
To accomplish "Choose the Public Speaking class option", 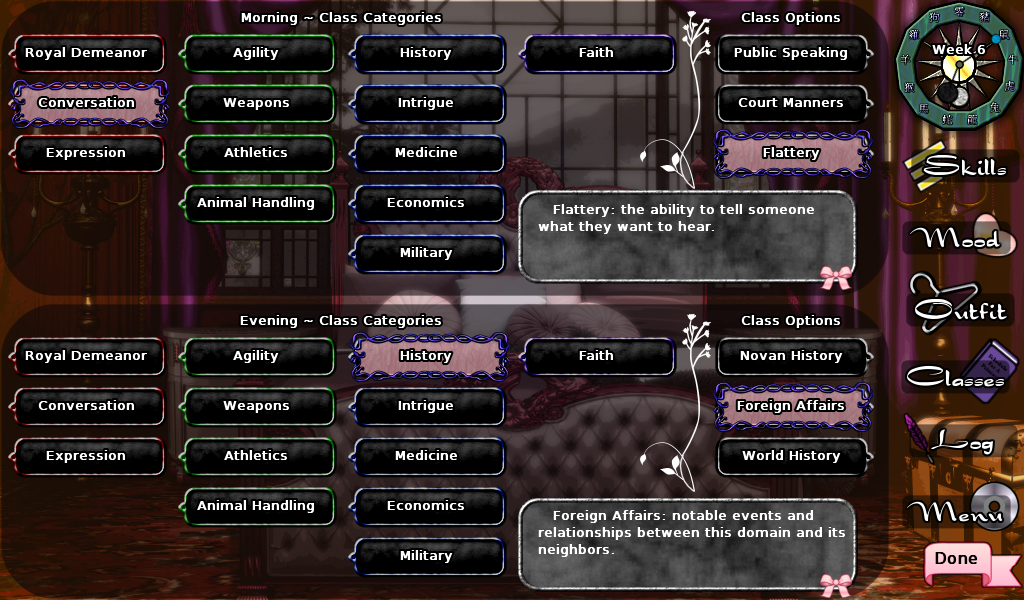I will [x=791, y=53].
